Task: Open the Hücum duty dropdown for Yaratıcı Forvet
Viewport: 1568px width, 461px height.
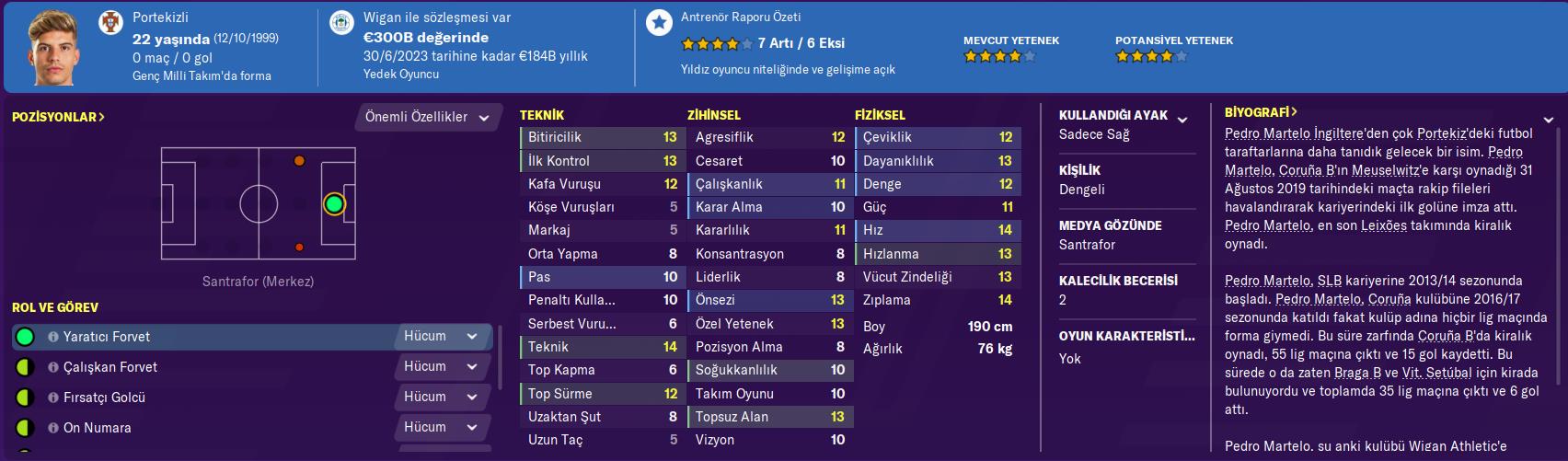Action: click(441, 337)
